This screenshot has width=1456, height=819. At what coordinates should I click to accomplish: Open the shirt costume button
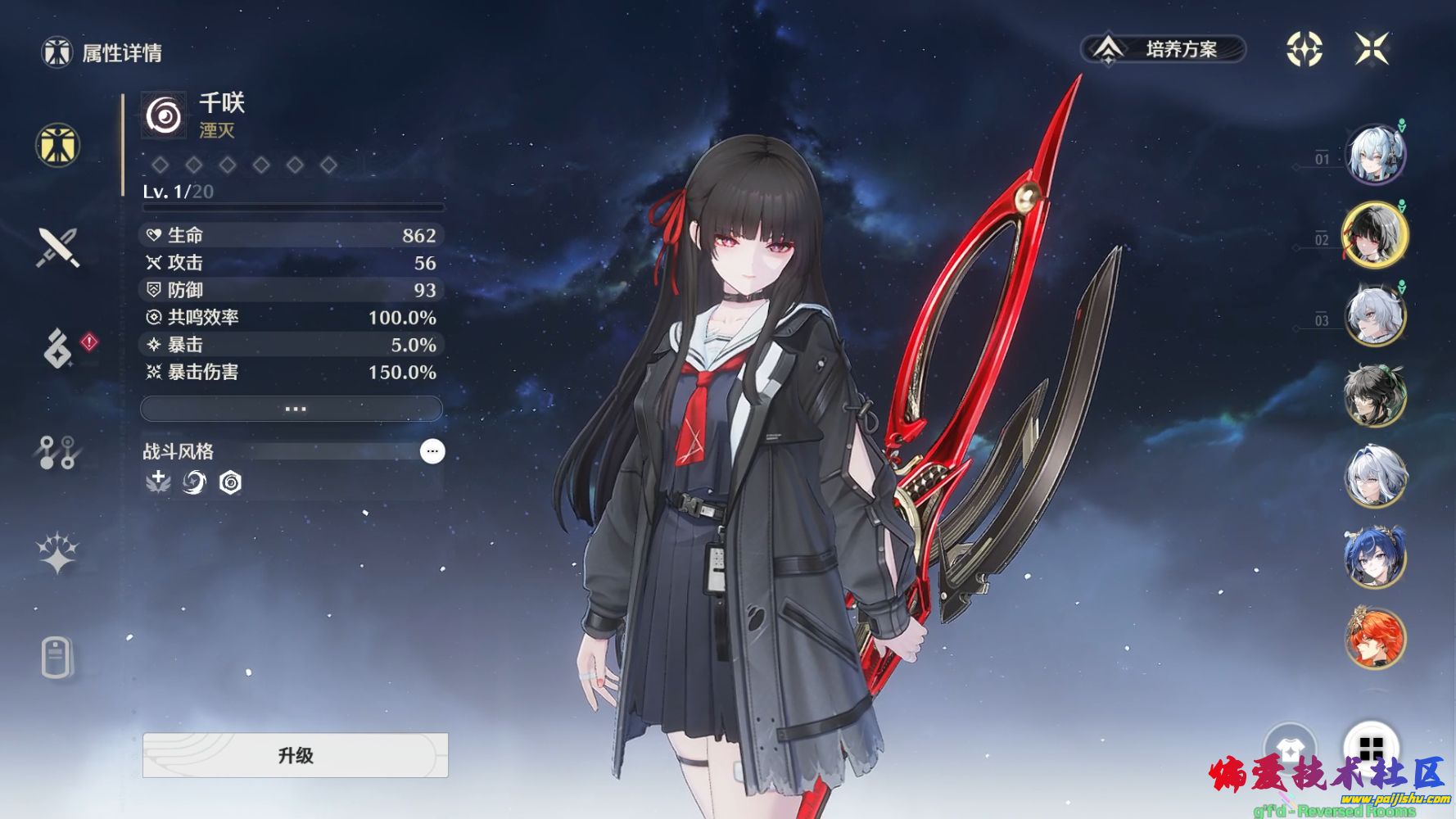1290,747
